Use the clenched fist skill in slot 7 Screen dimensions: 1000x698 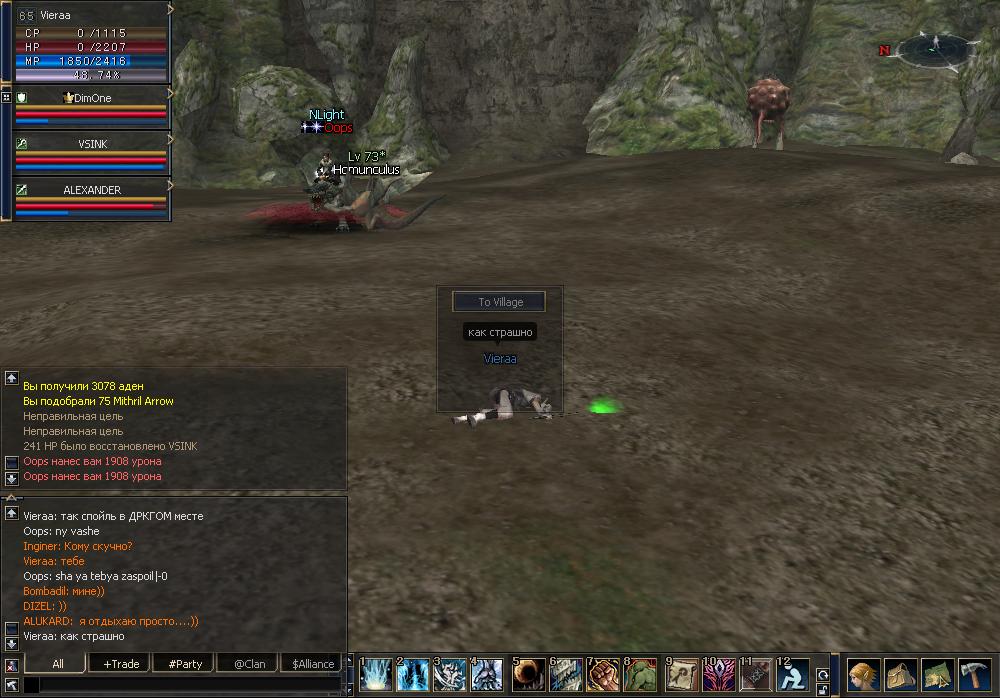[x=602, y=675]
